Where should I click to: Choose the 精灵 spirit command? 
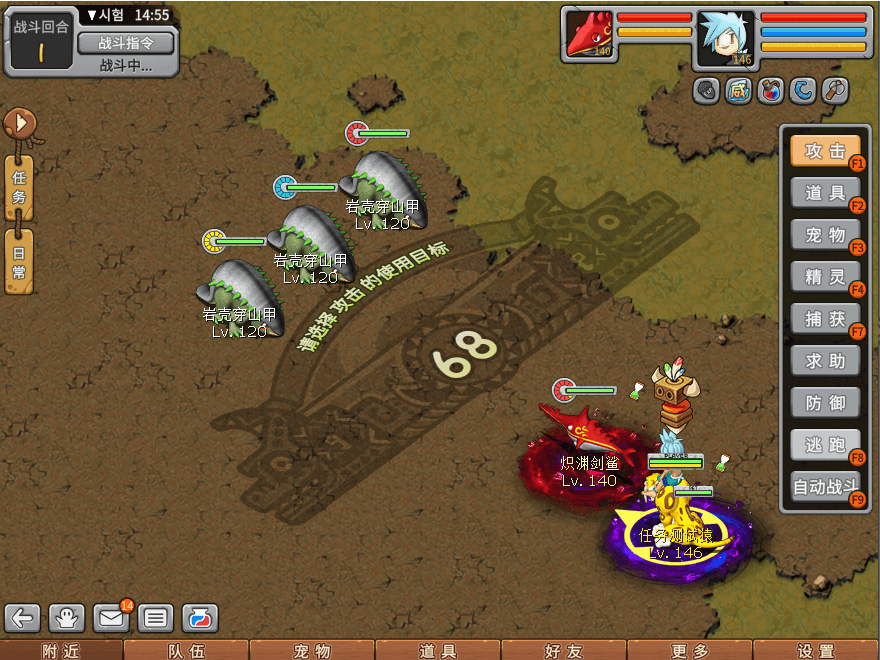click(x=825, y=277)
